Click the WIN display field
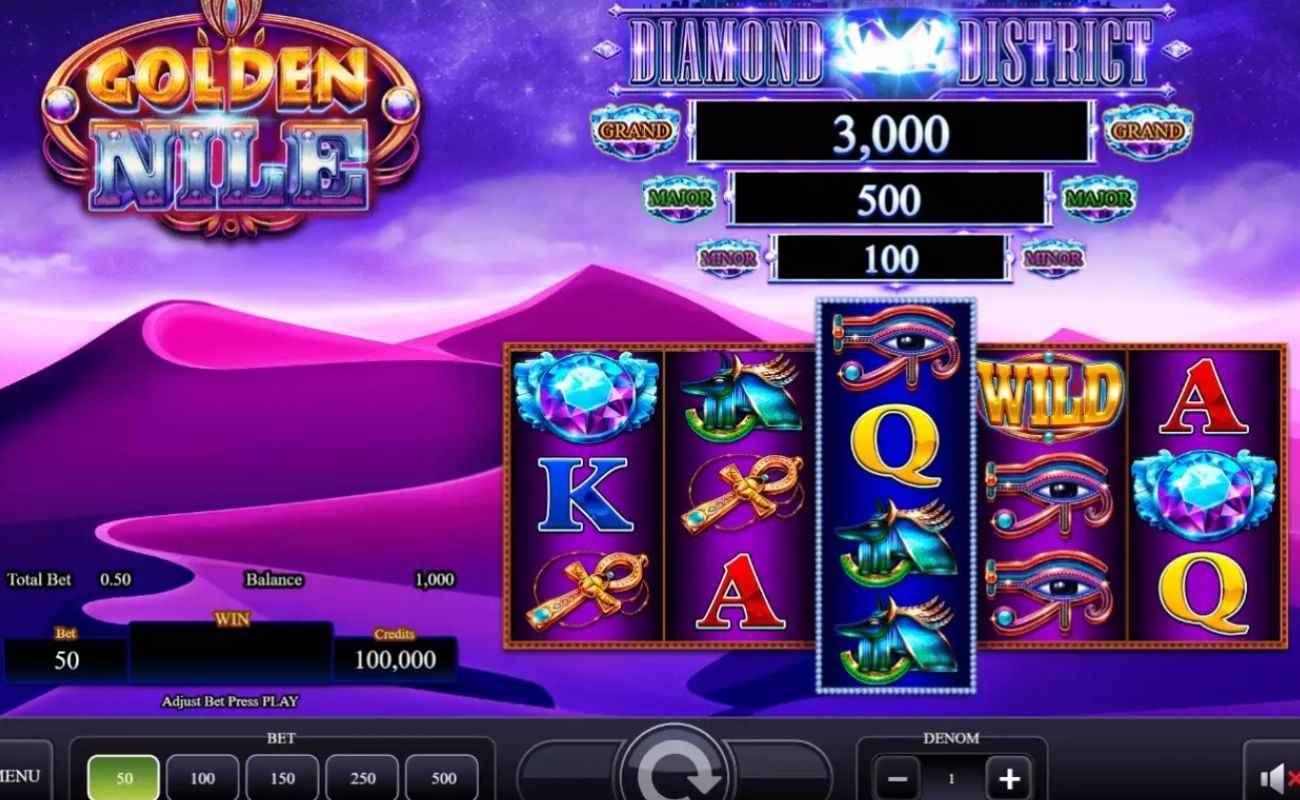 point(232,652)
